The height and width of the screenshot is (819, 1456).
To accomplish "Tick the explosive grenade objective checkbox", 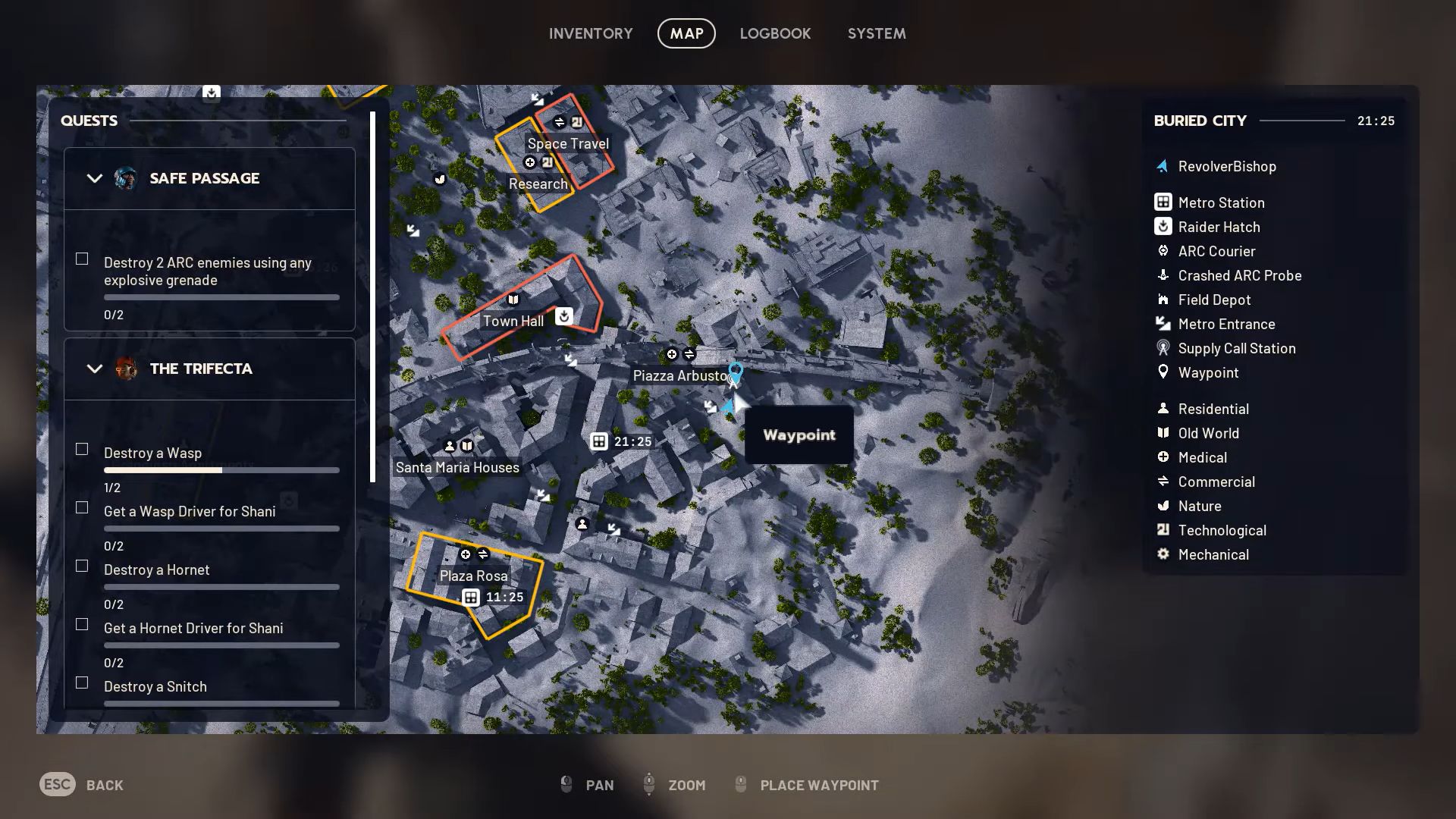I will point(81,259).
